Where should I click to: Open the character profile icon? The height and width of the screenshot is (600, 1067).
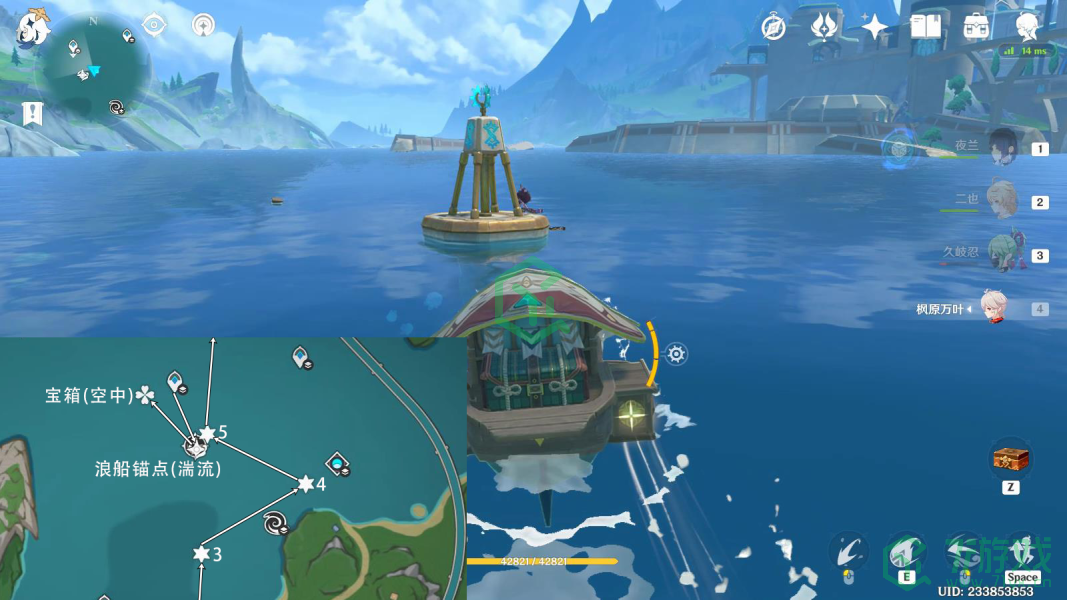pos(1027,27)
